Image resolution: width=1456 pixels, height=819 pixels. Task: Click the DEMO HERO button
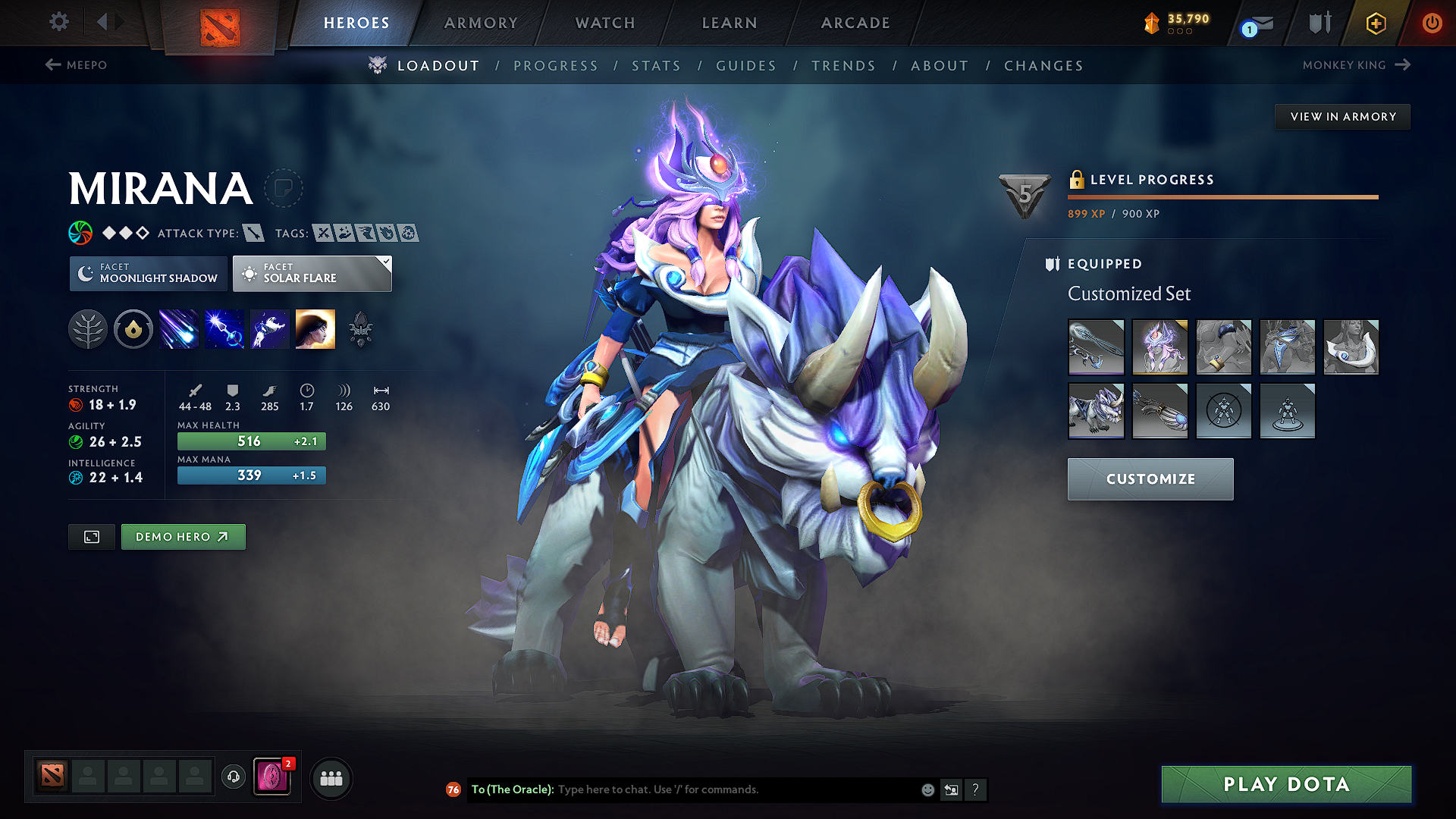tap(183, 536)
